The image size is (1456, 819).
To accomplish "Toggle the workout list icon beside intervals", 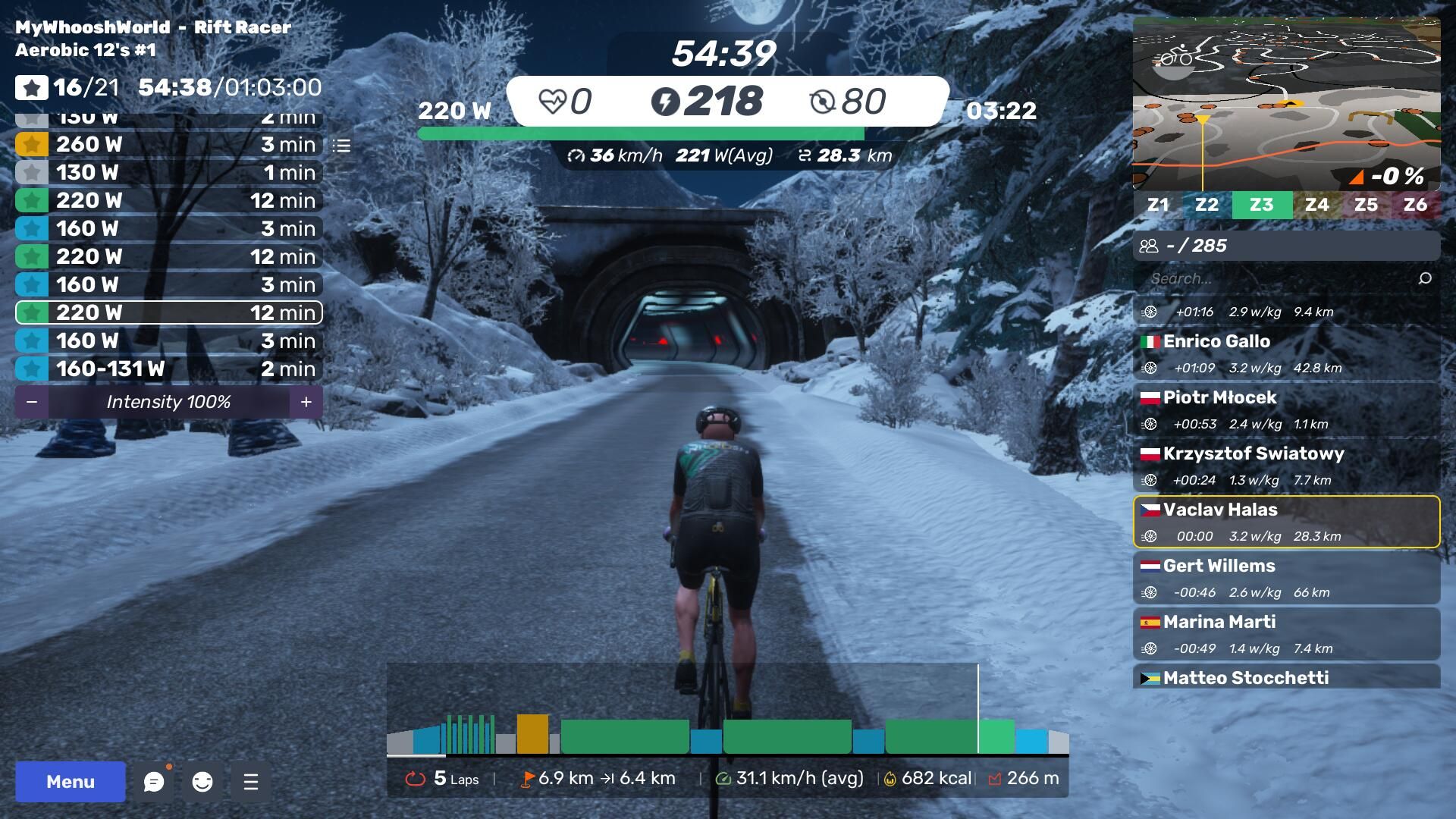I will click(x=342, y=145).
